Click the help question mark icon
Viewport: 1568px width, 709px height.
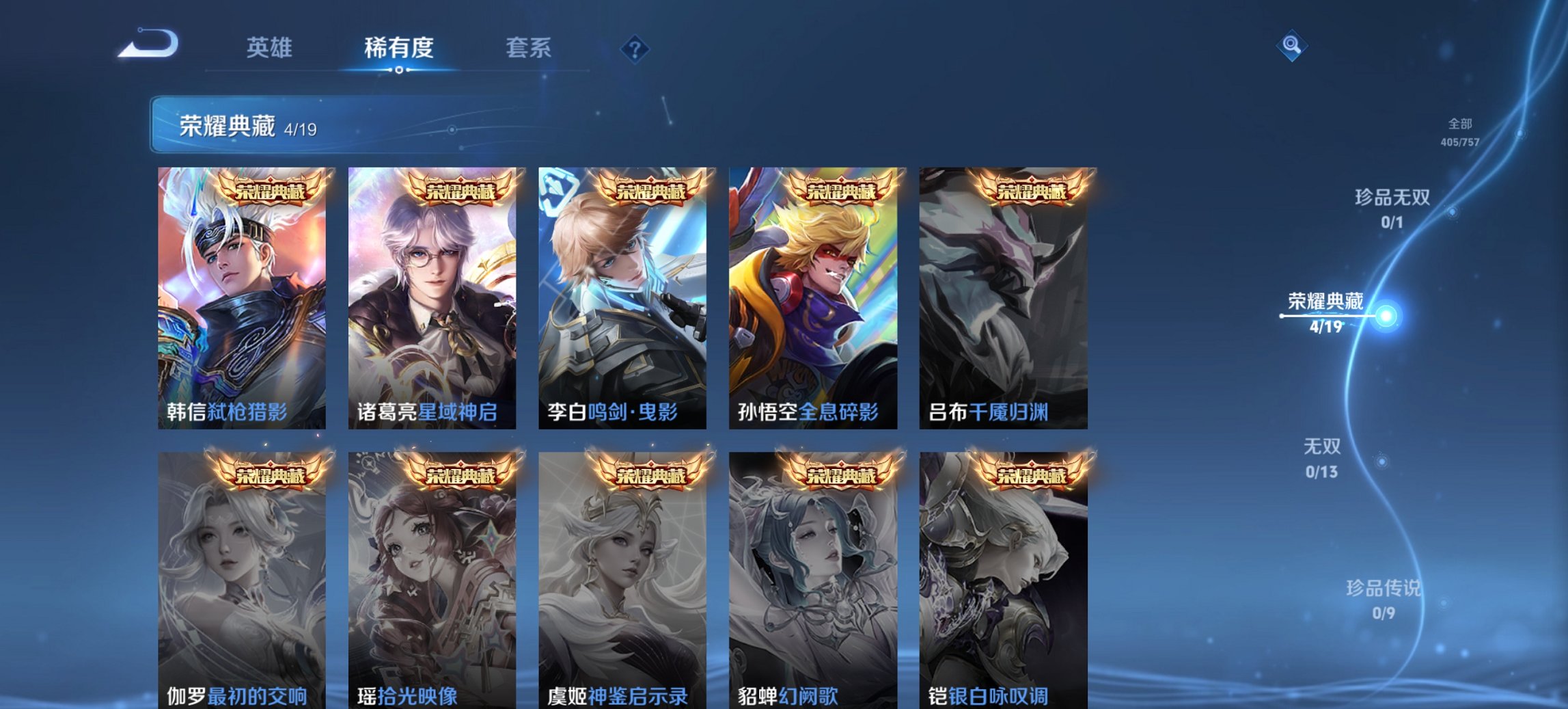tap(634, 49)
